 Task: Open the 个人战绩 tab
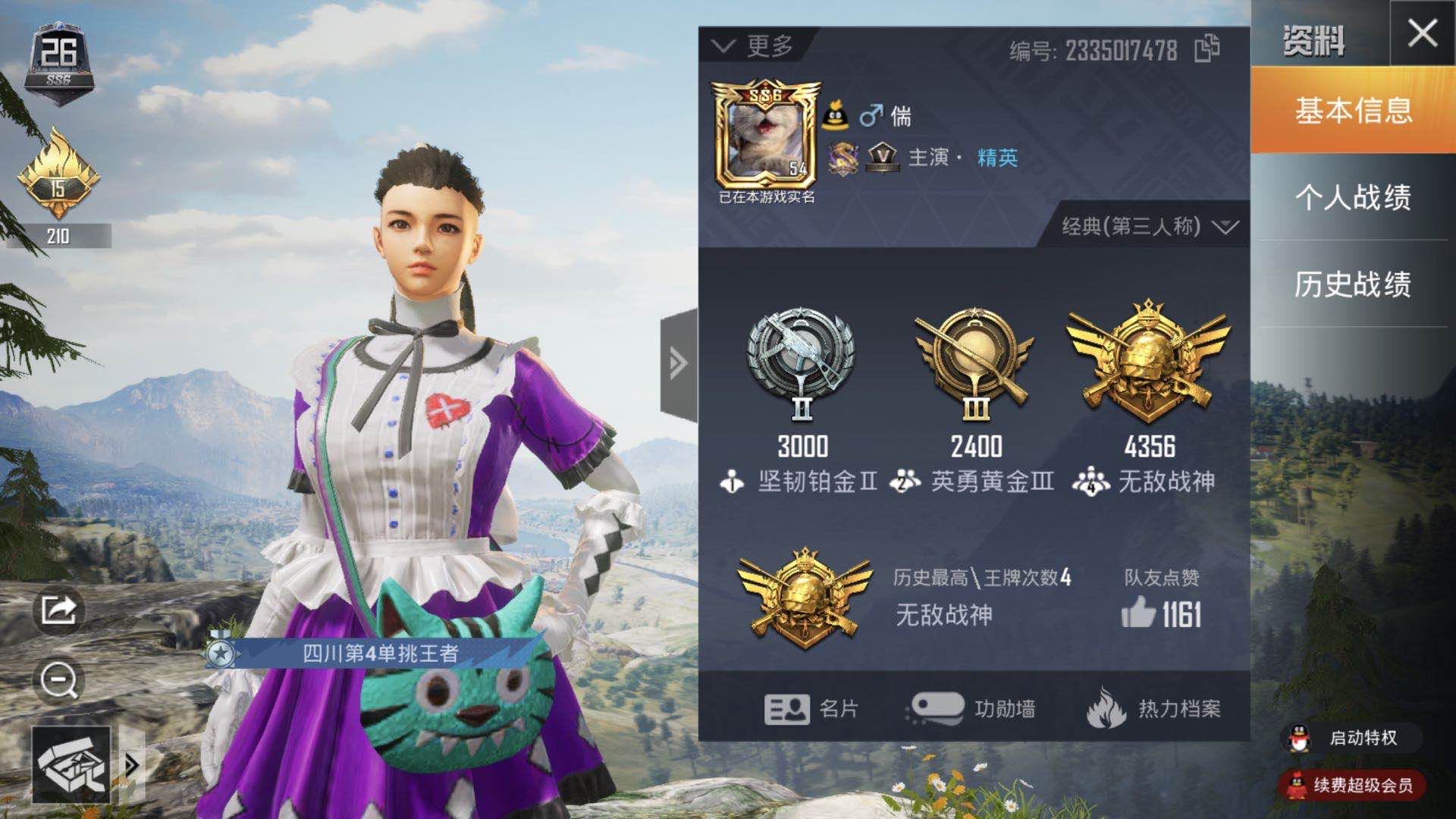click(1353, 197)
